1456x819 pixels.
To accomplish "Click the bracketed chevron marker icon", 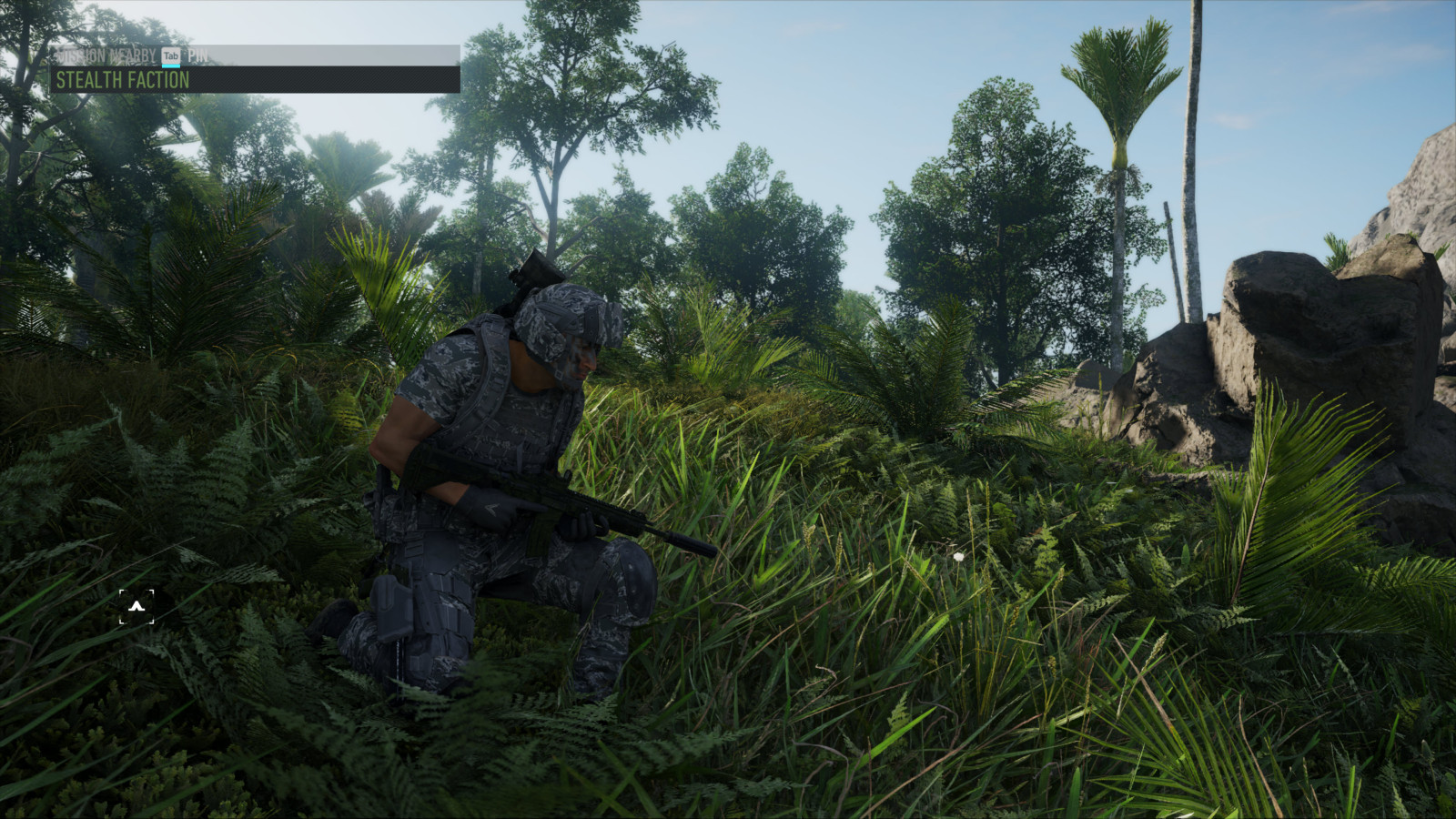I will point(136,606).
